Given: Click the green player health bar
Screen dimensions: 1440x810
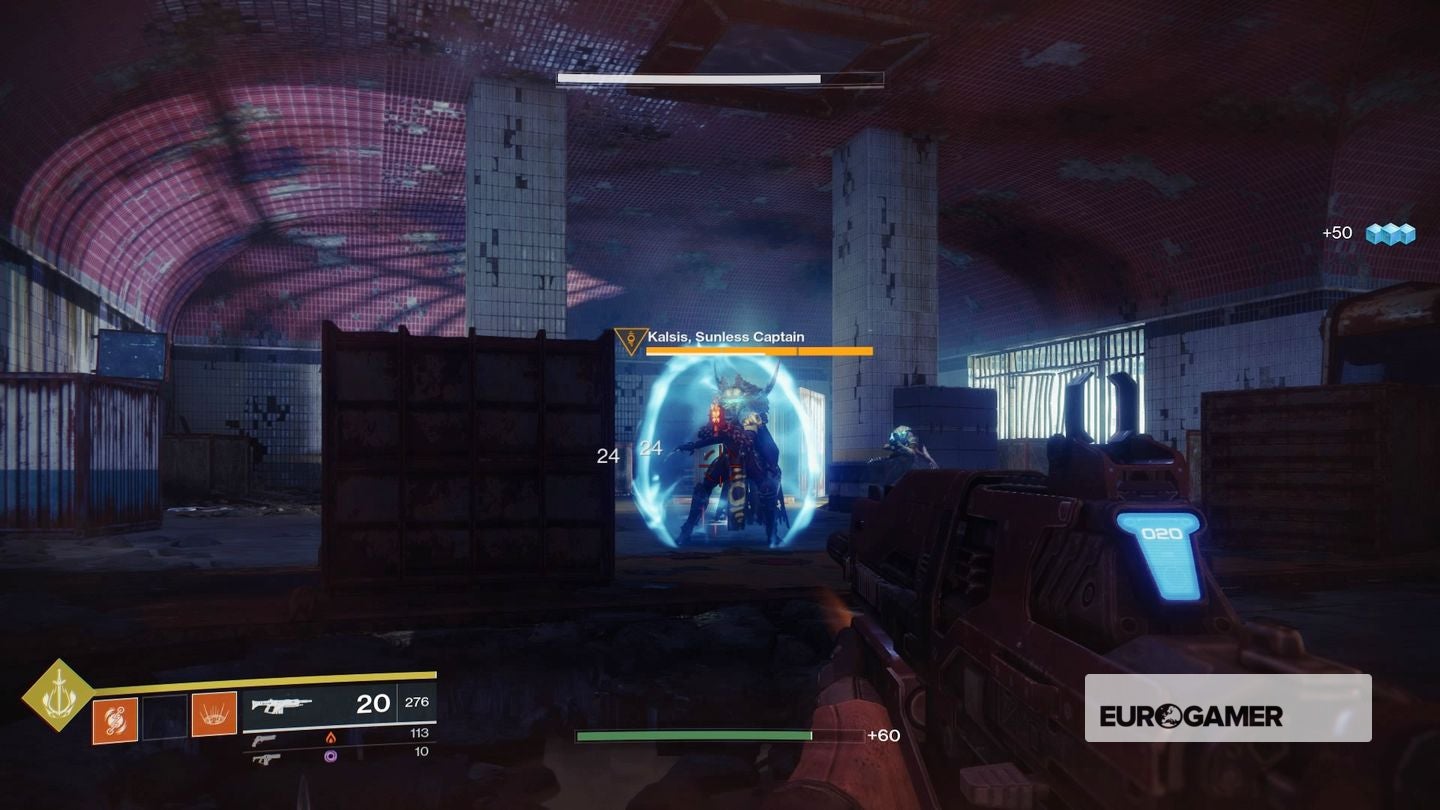Looking at the screenshot, I should click(693, 735).
